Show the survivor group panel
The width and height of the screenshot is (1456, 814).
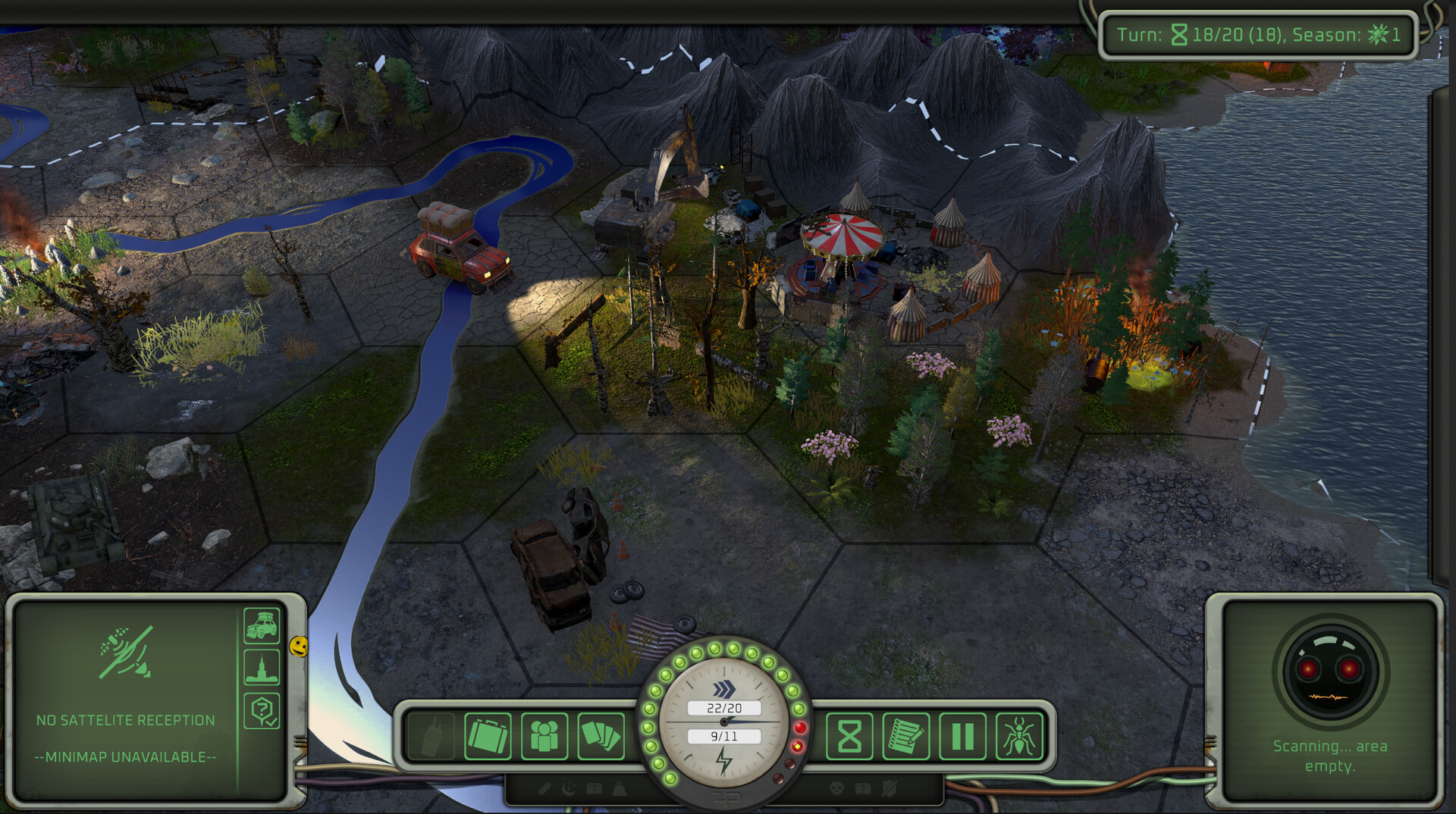click(544, 736)
